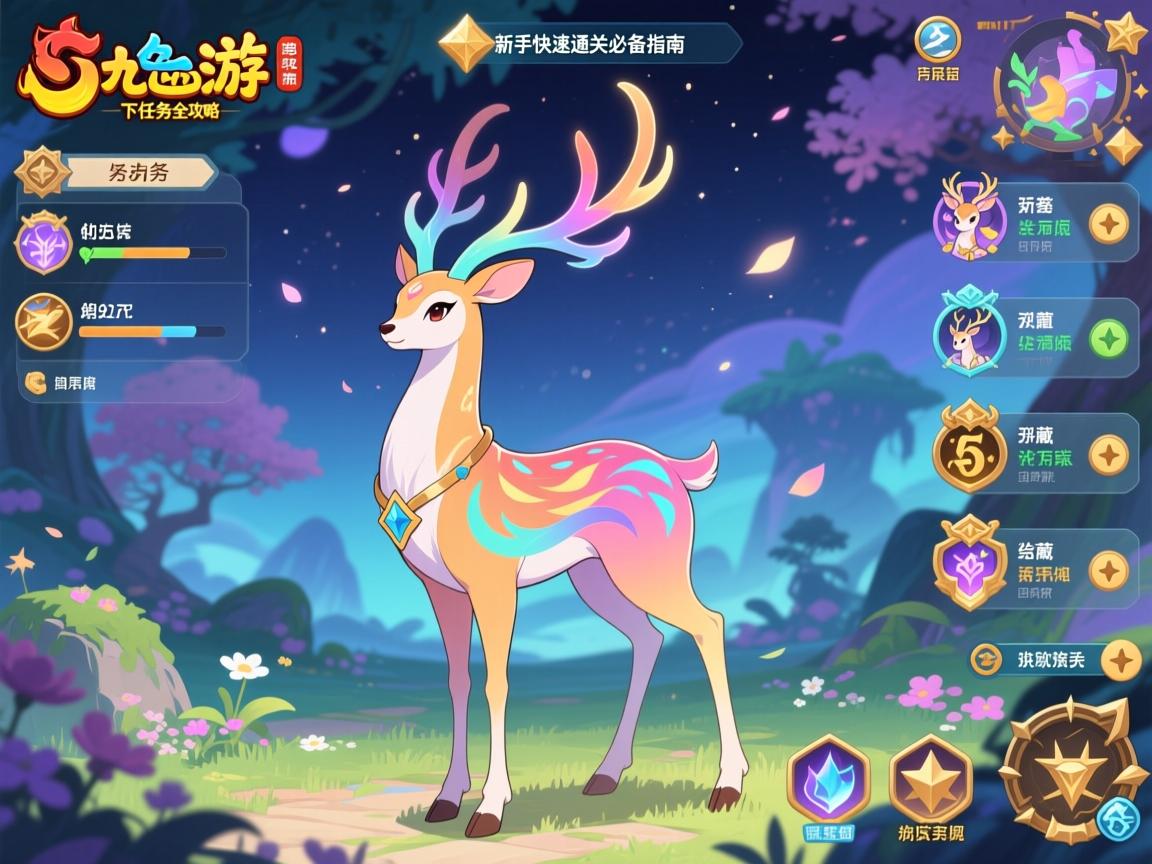The width and height of the screenshot is (1152, 864).
Task: Open the 新手快速通关必备指南 guide banner
Action: [590, 44]
